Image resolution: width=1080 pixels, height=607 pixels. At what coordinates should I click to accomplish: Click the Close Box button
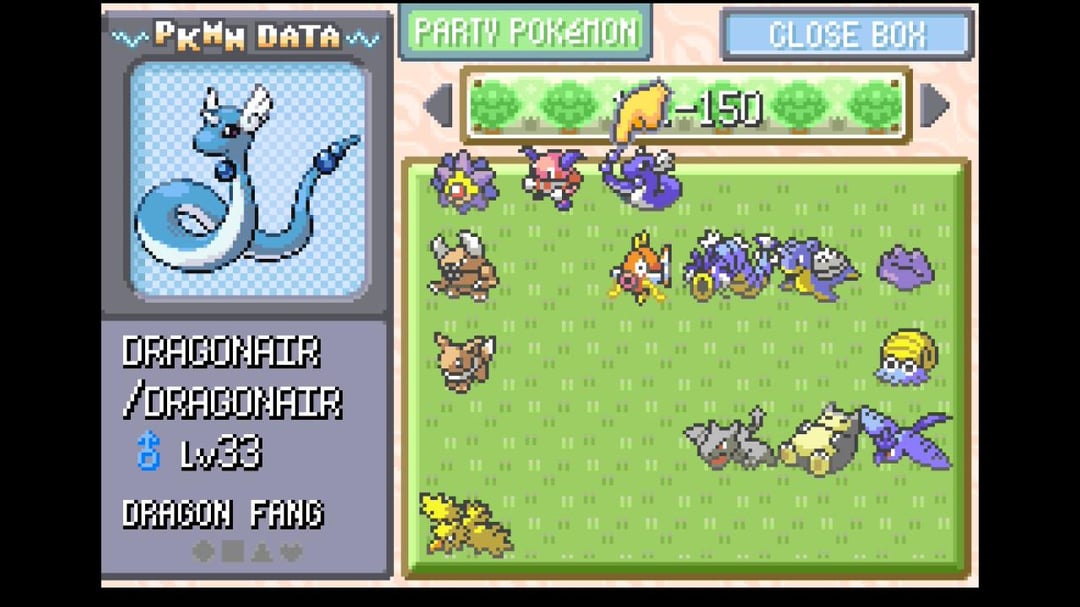click(846, 35)
